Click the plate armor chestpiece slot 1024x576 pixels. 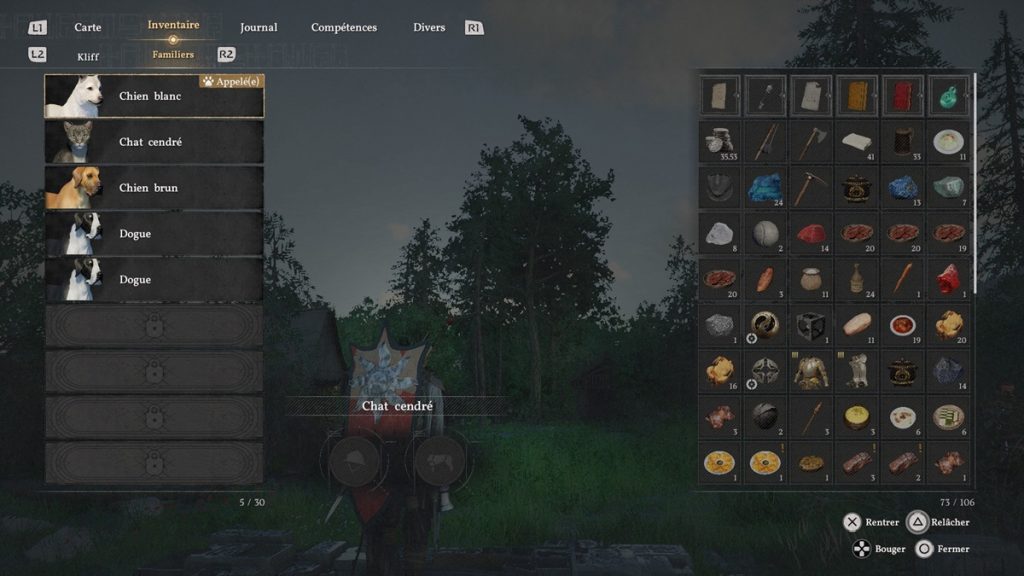tap(810, 371)
